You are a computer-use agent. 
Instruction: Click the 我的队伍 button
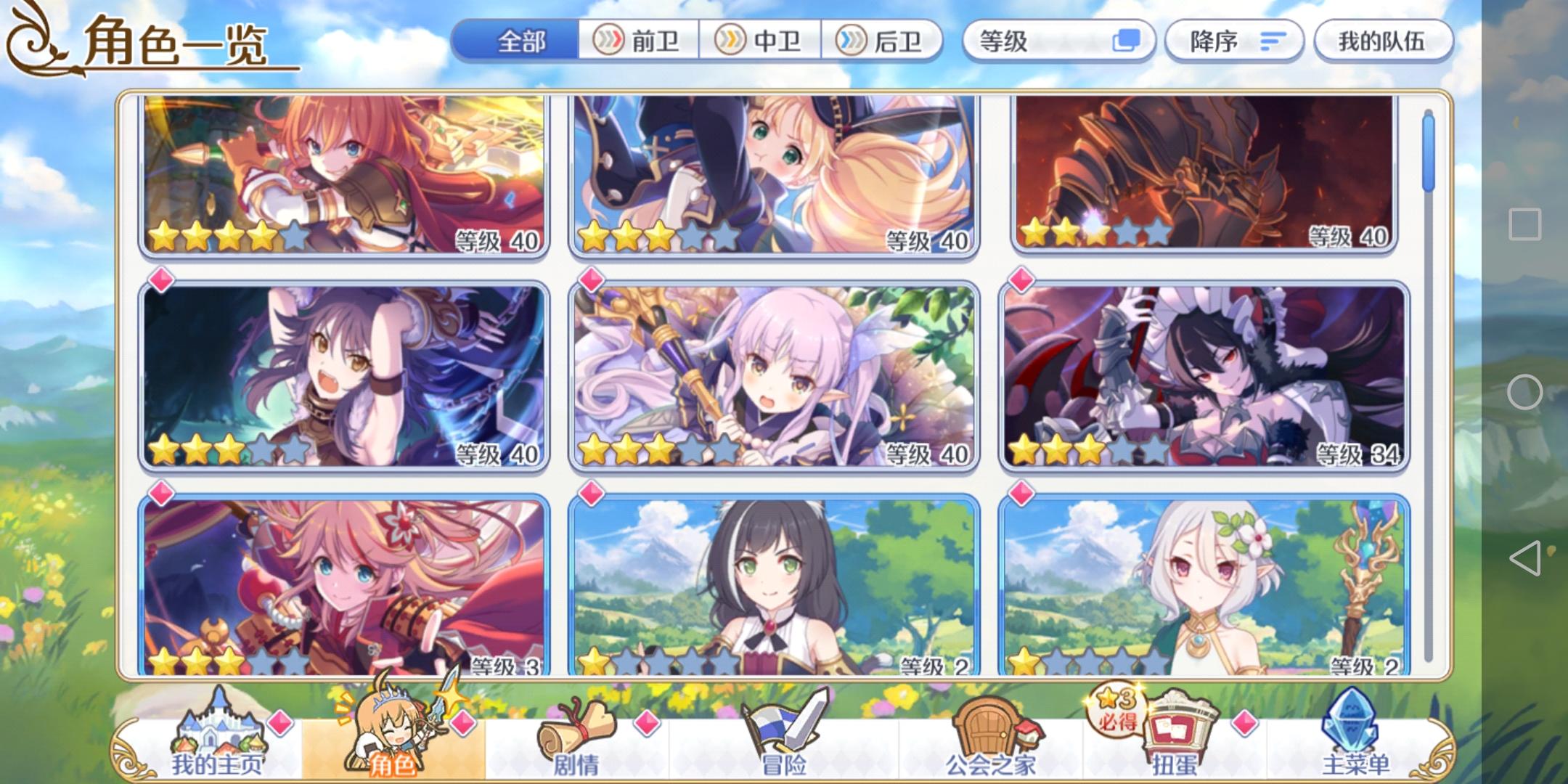point(1383,41)
